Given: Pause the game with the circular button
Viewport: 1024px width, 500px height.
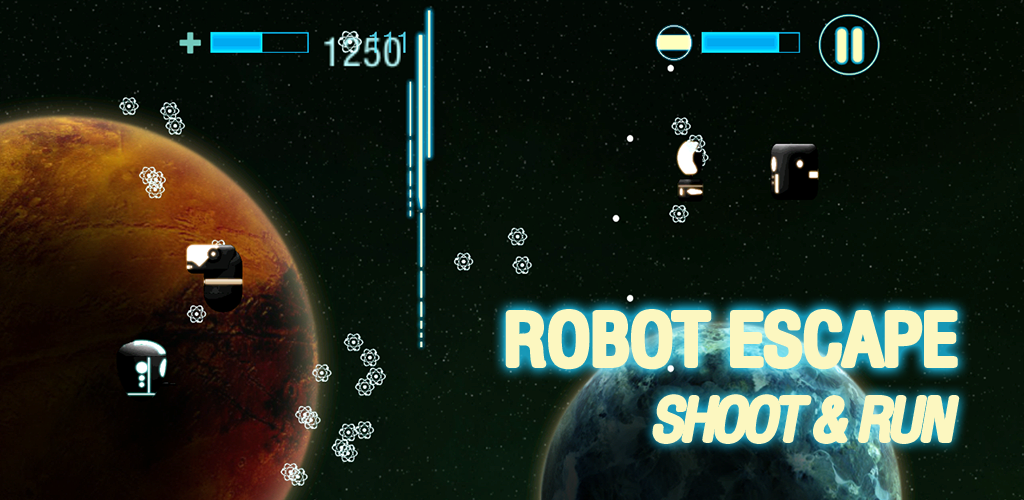Looking at the screenshot, I should [x=849, y=45].
